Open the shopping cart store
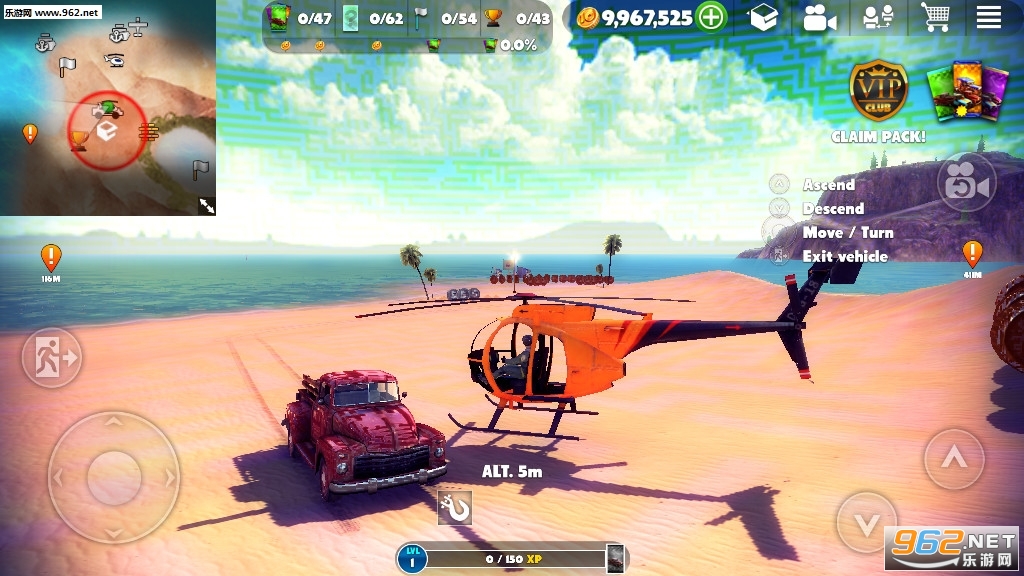The image size is (1024, 576). point(936,18)
